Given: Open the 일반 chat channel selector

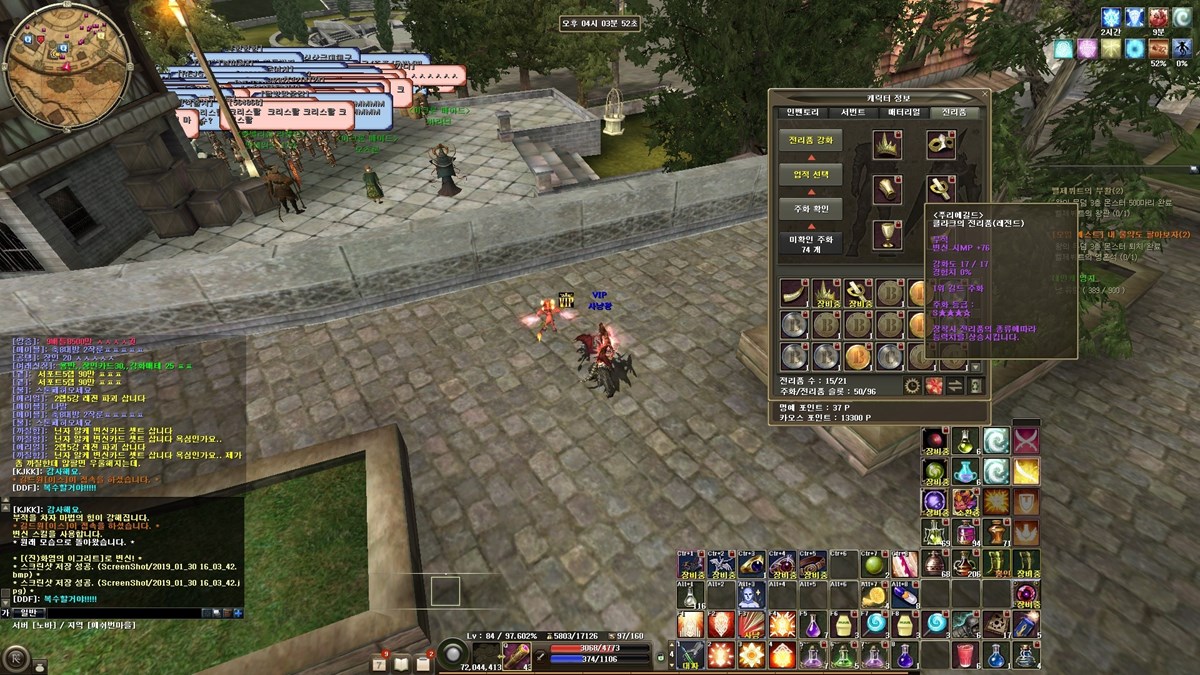Looking at the screenshot, I should tap(27, 612).
